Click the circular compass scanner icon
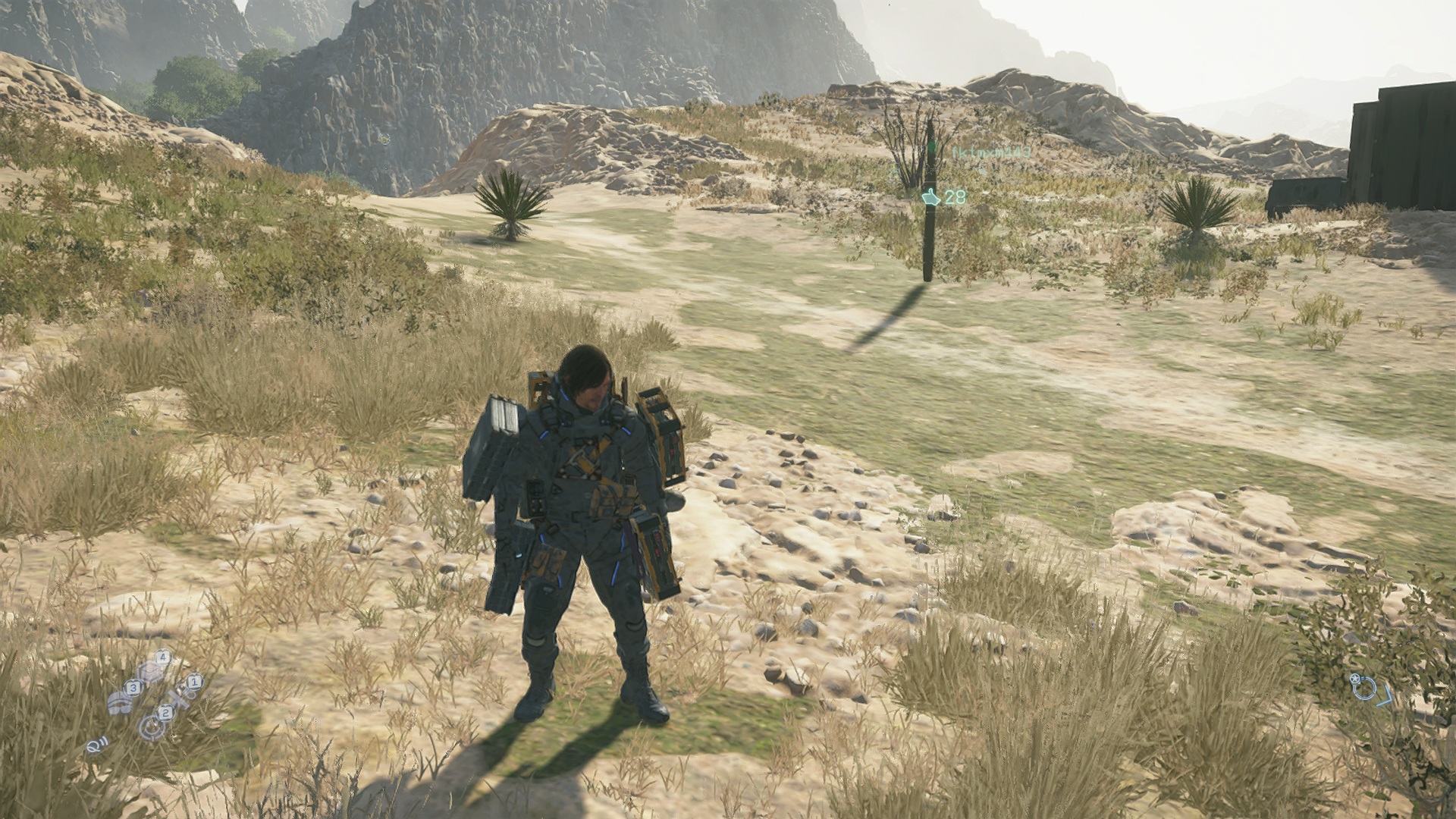 click(x=1365, y=688)
